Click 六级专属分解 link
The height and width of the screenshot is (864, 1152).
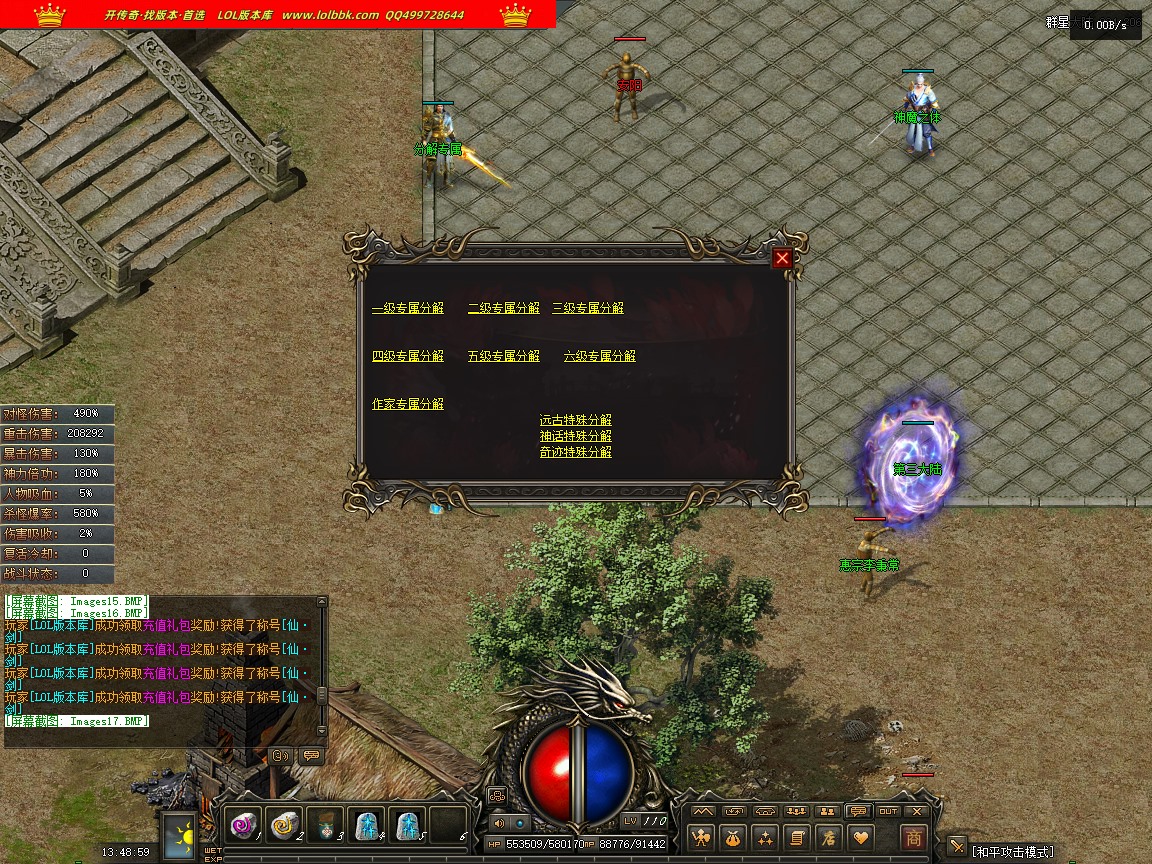click(599, 356)
